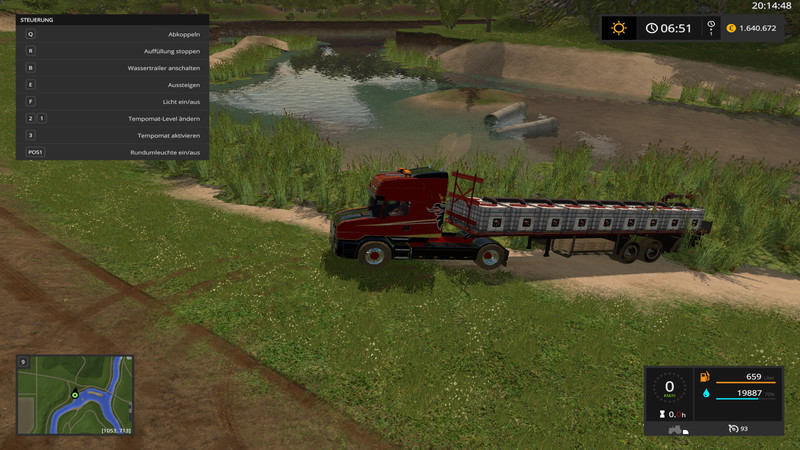Select the green player marker on minimap
This screenshot has height=450, width=800.
(74, 396)
